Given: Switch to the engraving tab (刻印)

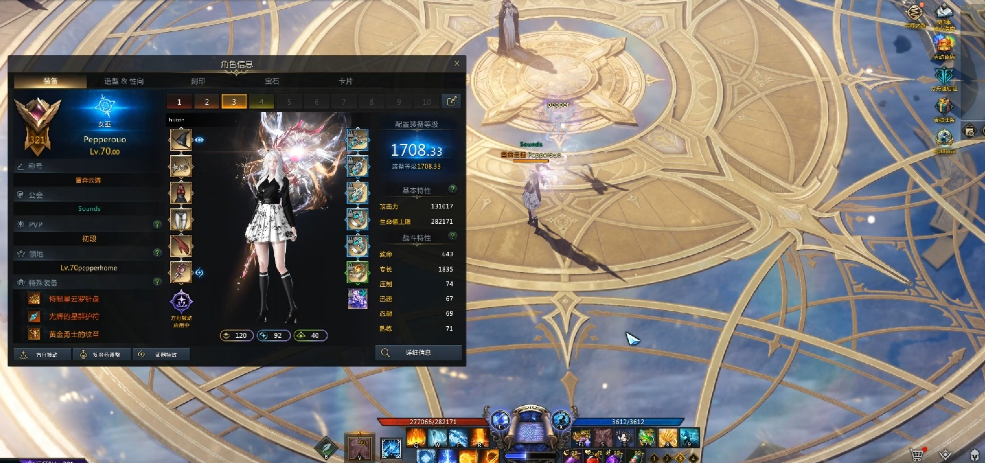Looking at the screenshot, I should [x=198, y=81].
